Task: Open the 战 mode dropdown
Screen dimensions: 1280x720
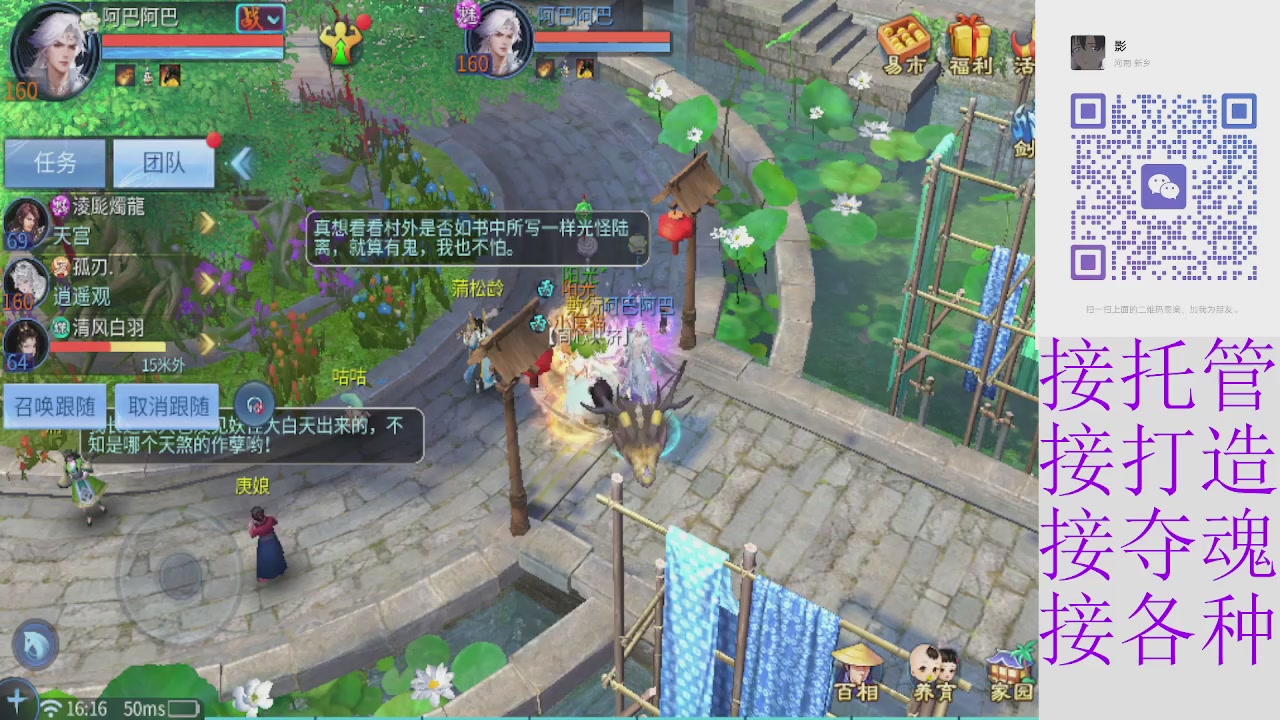Action: click(258, 18)
